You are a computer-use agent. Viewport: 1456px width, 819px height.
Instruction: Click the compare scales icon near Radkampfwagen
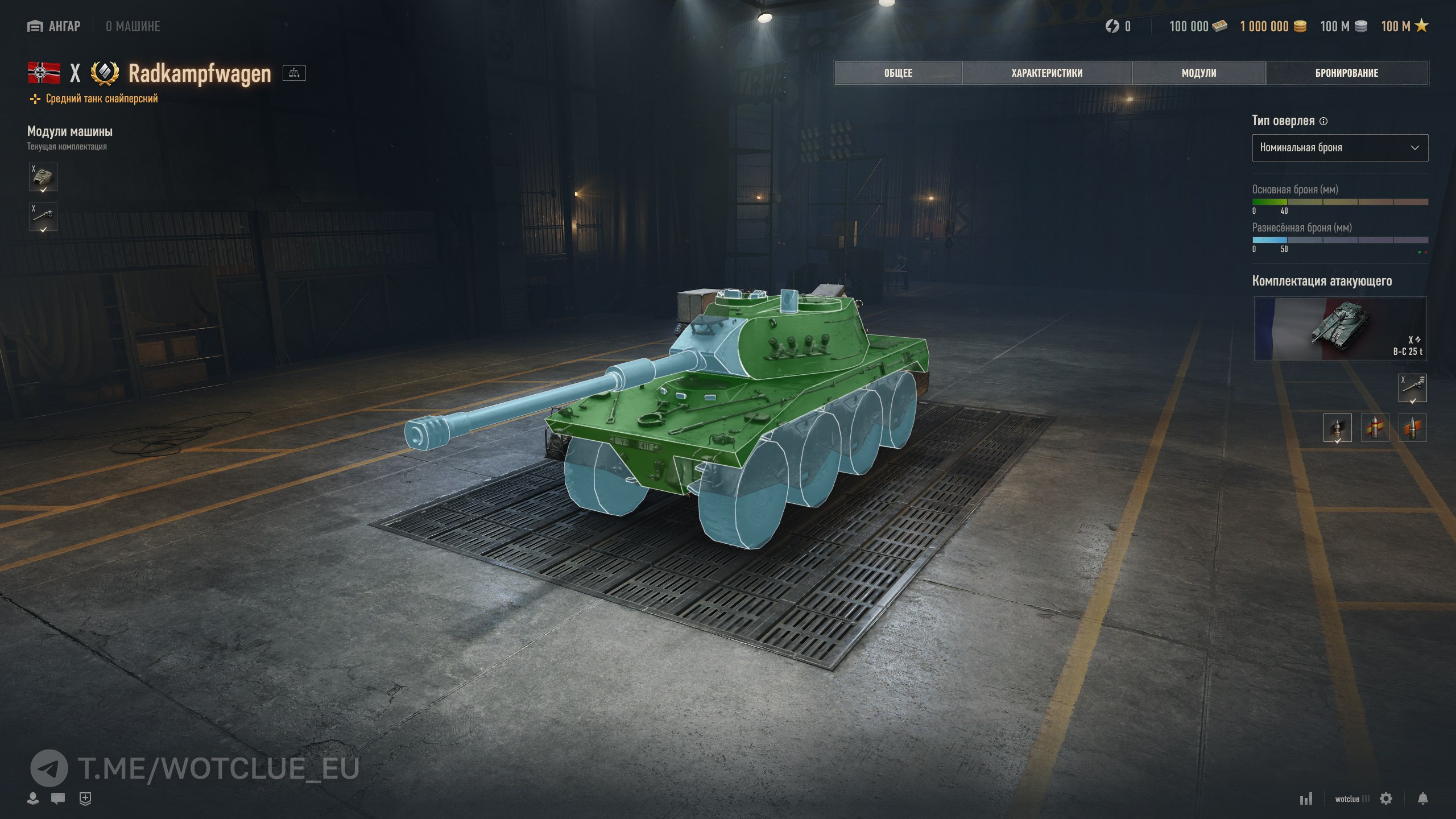click(294, 73)
